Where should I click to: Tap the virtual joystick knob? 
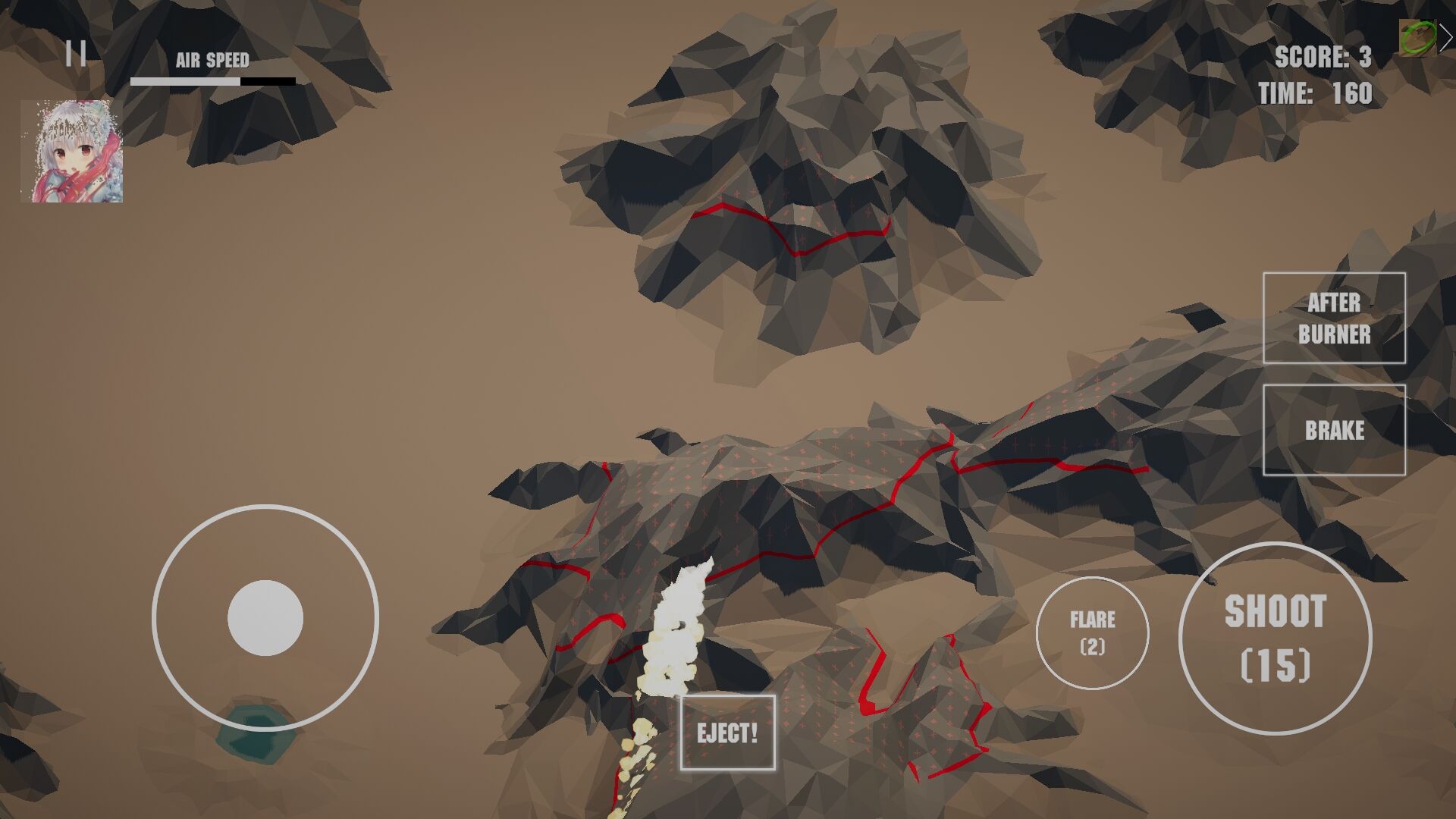pyautogui.click(x=265, y=618)
